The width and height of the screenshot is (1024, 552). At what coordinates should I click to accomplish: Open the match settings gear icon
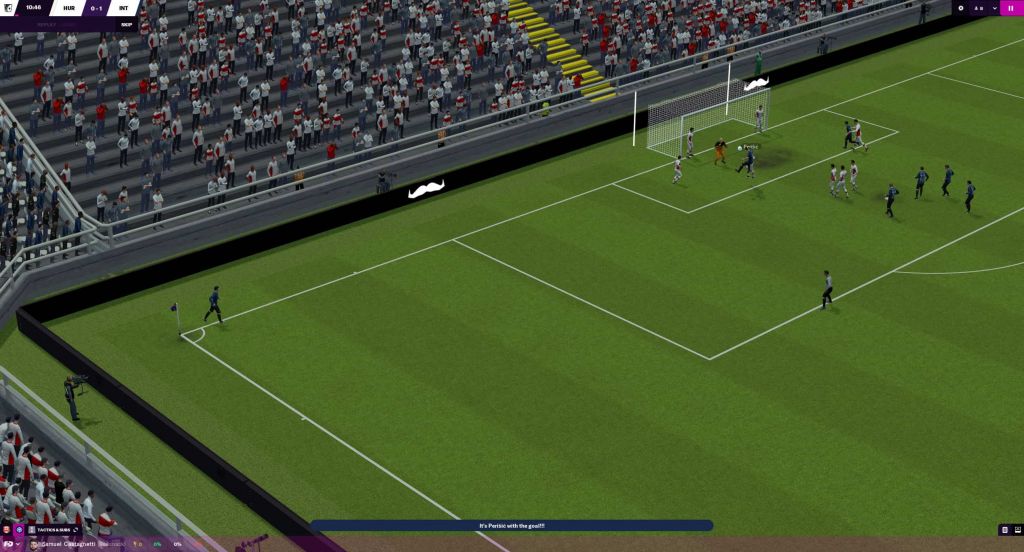click(x=961, y=8)
